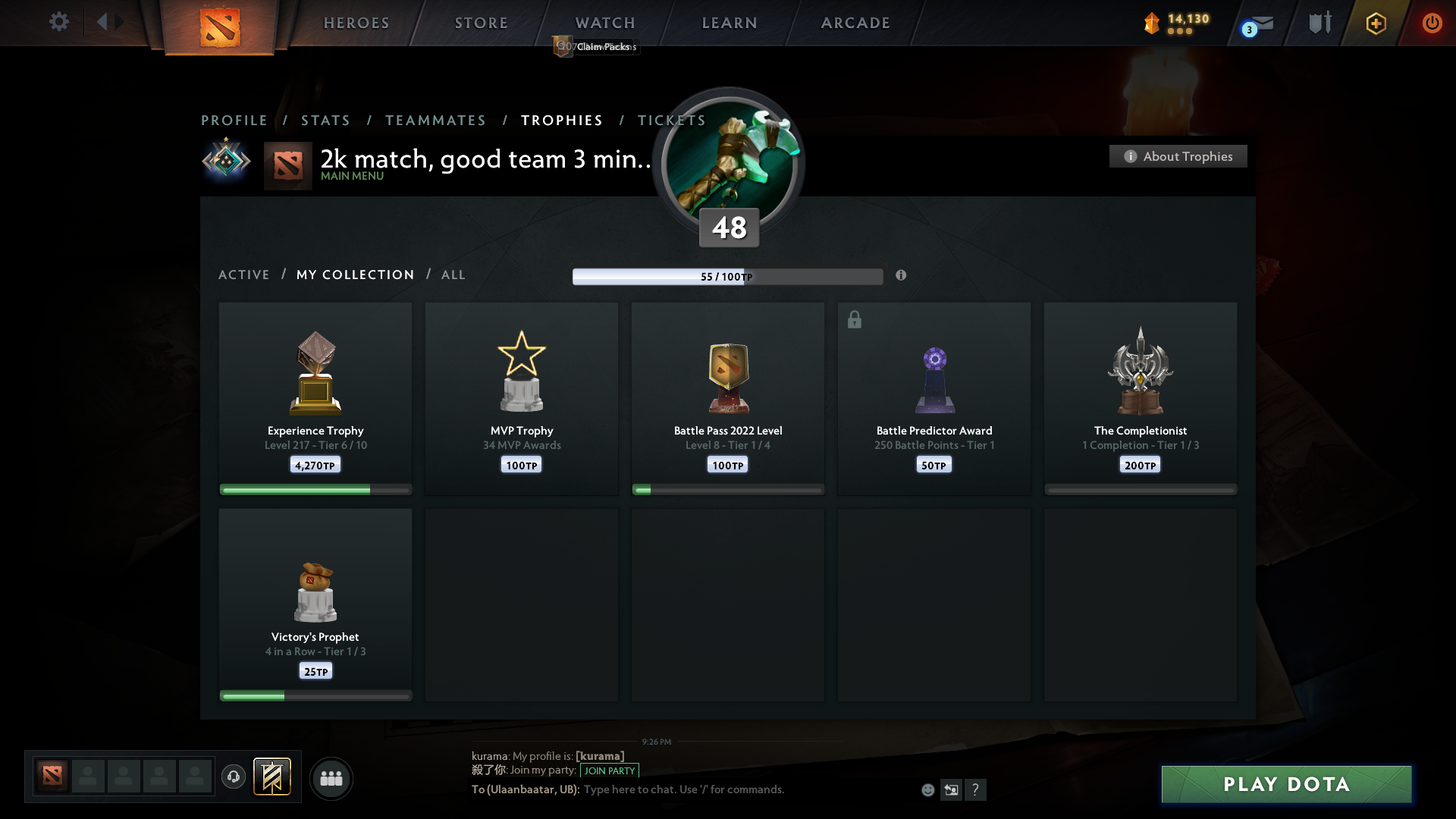Open the armory shield and sword icon

pyautogui.click(x=1319, y=23)
